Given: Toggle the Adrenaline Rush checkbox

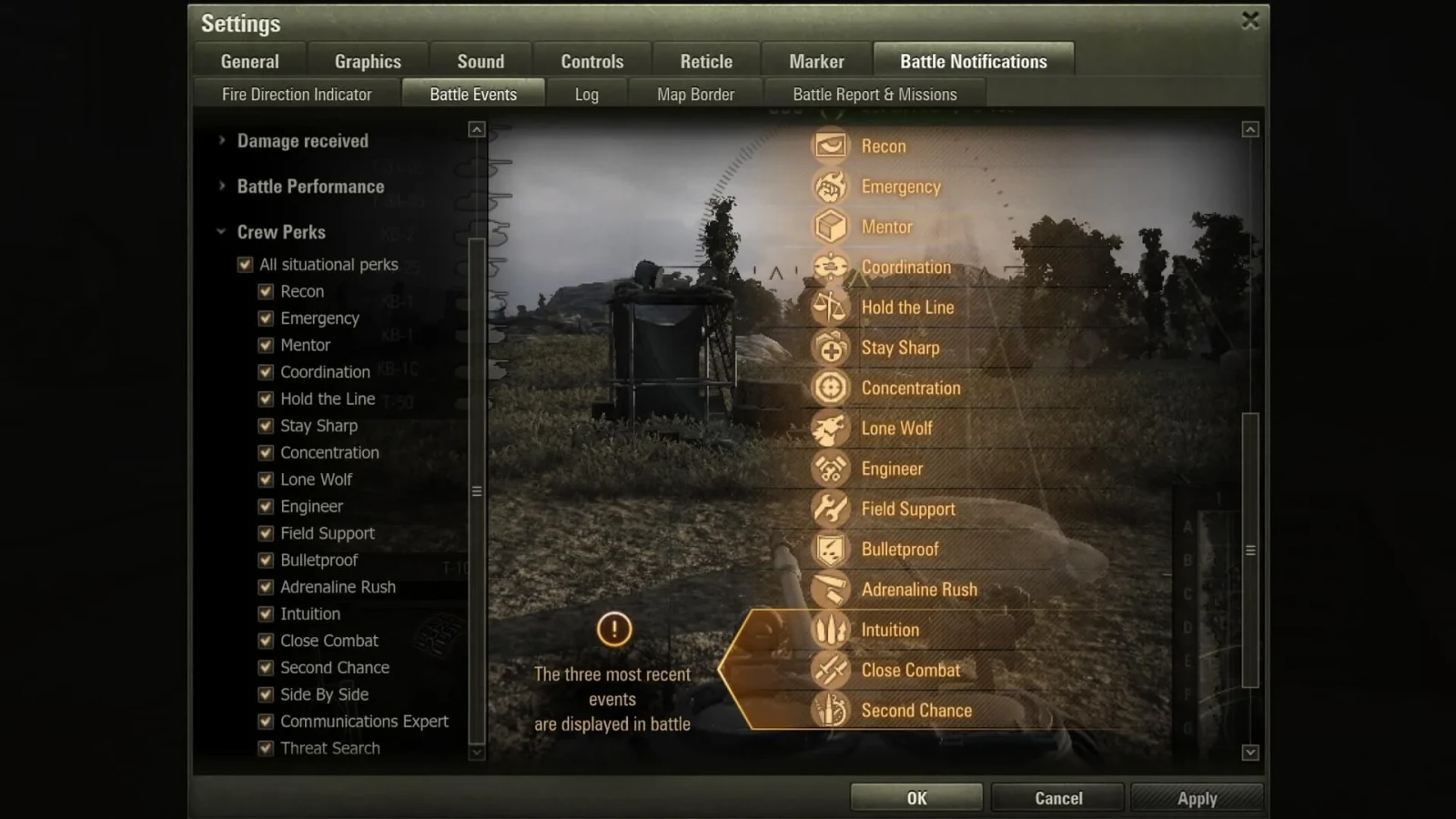Looking at the screenshot, I should coord(266,587).
